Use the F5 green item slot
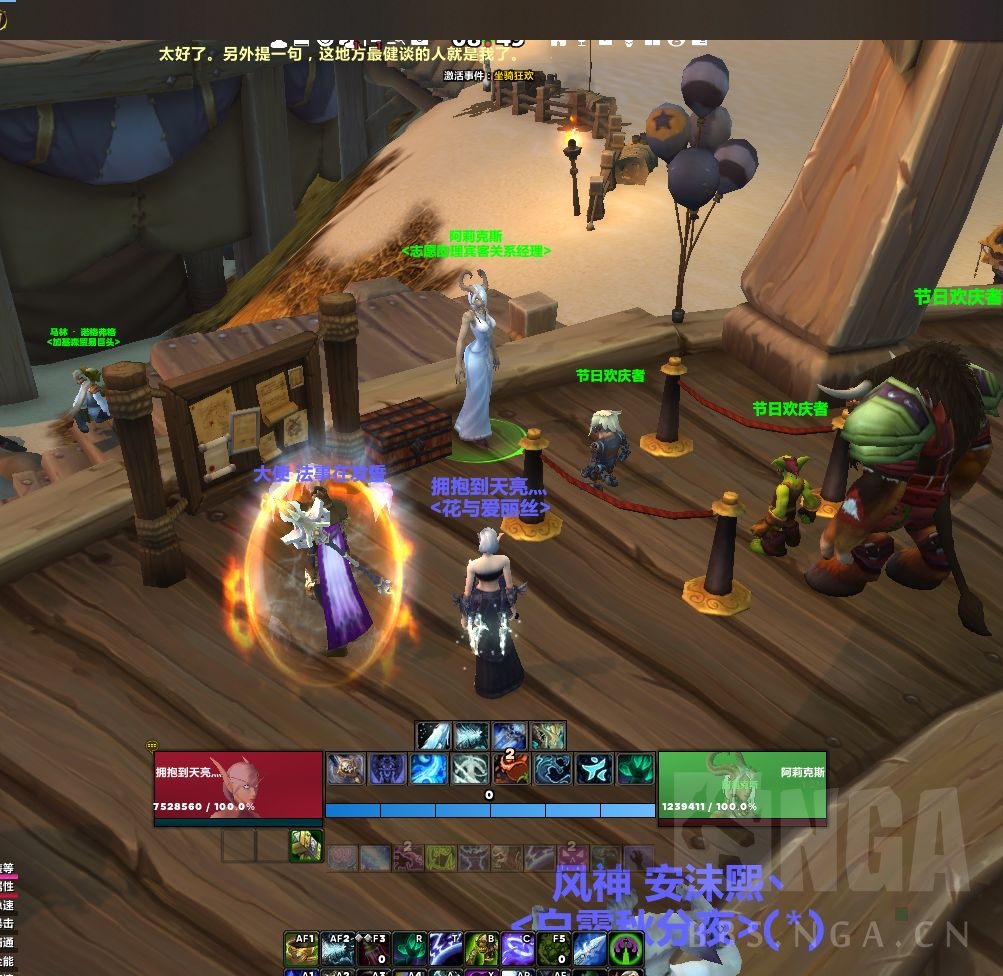The width and height of the screenshot is (1003, 976). 553,951
